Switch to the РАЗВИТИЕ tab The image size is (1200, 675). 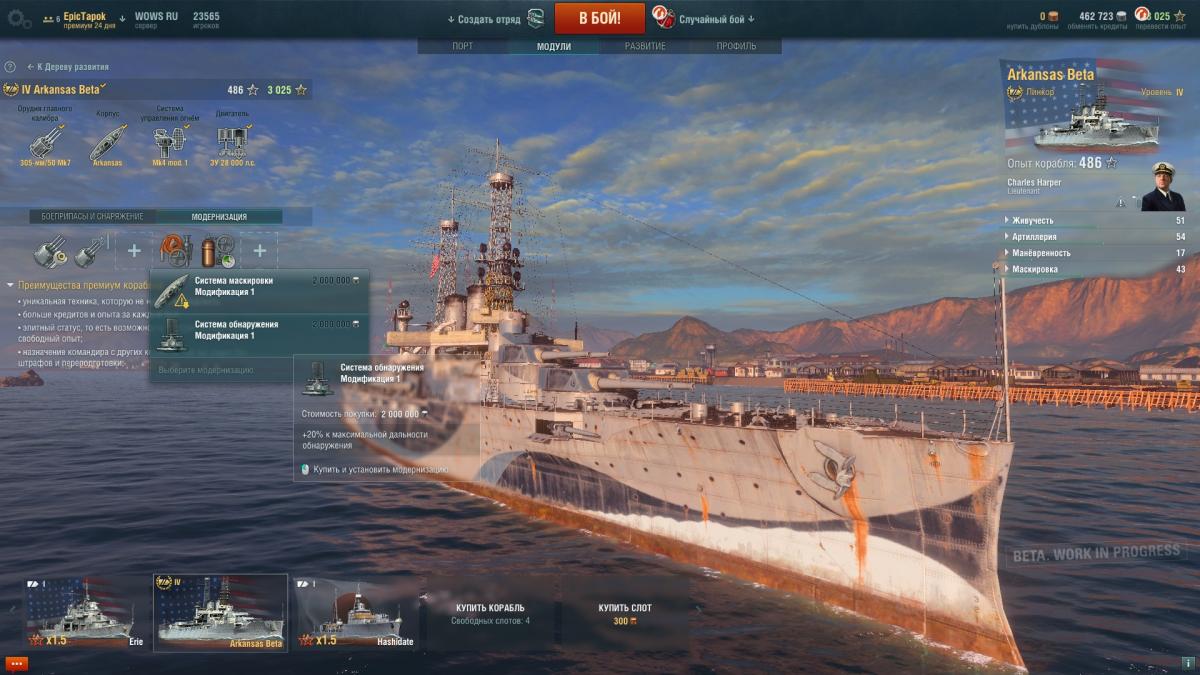pyautogui.click(x=645, y=46)
